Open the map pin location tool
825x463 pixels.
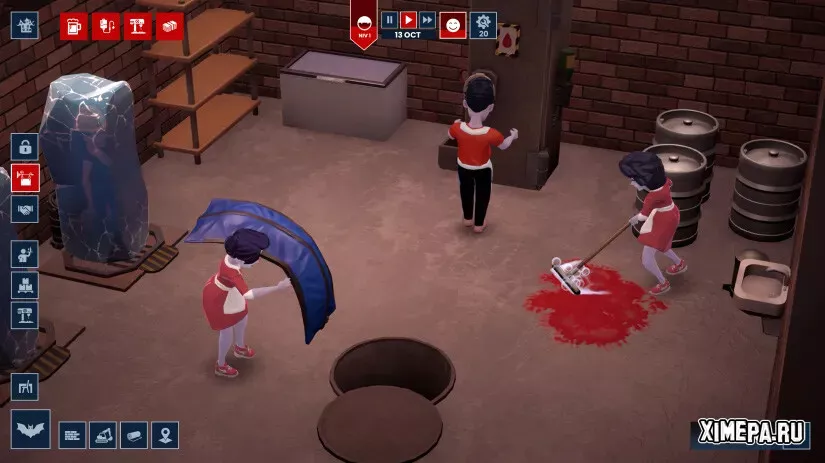coord(165,435)
